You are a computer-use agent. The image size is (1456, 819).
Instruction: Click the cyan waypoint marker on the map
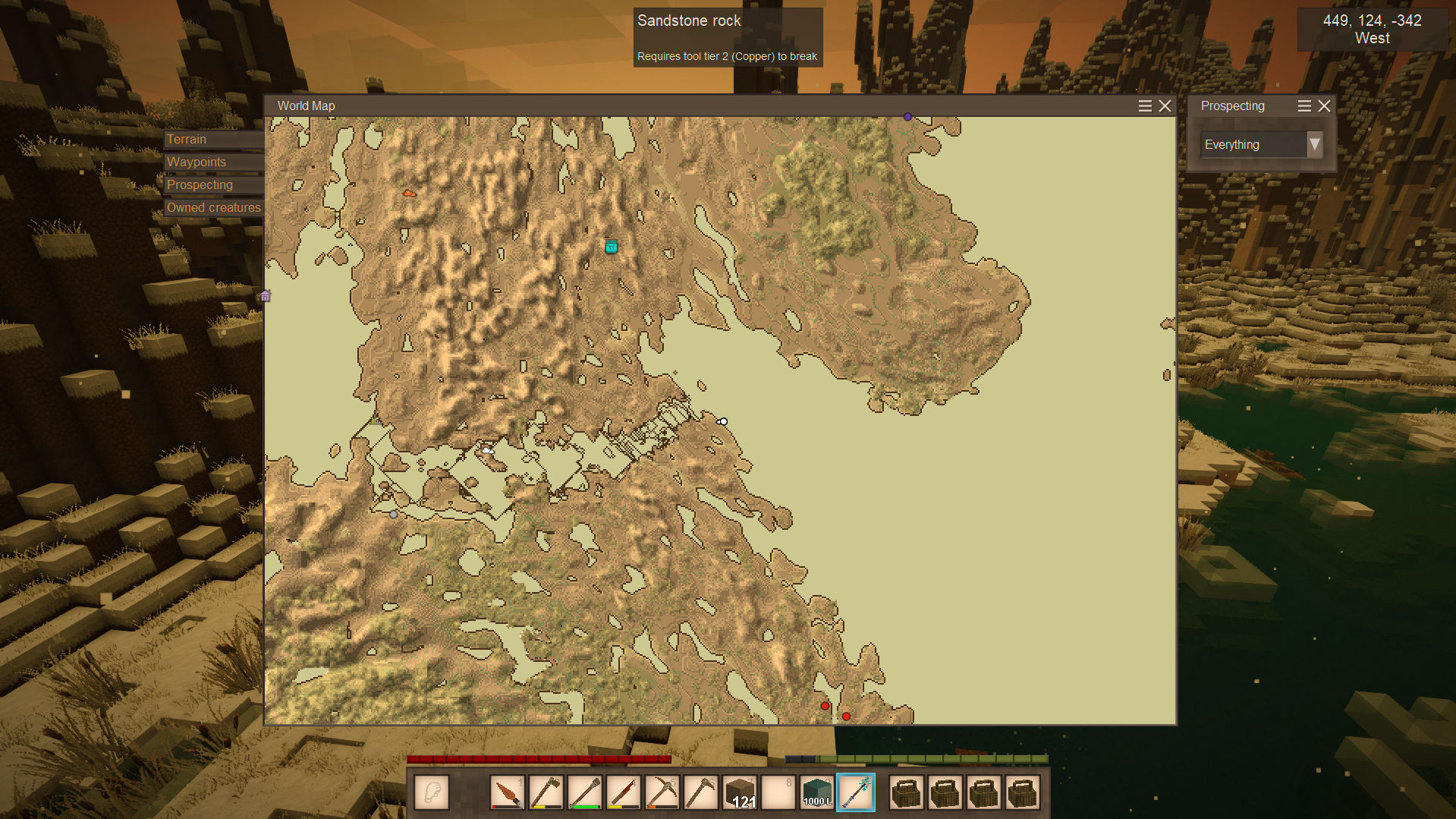pos(612,247)
